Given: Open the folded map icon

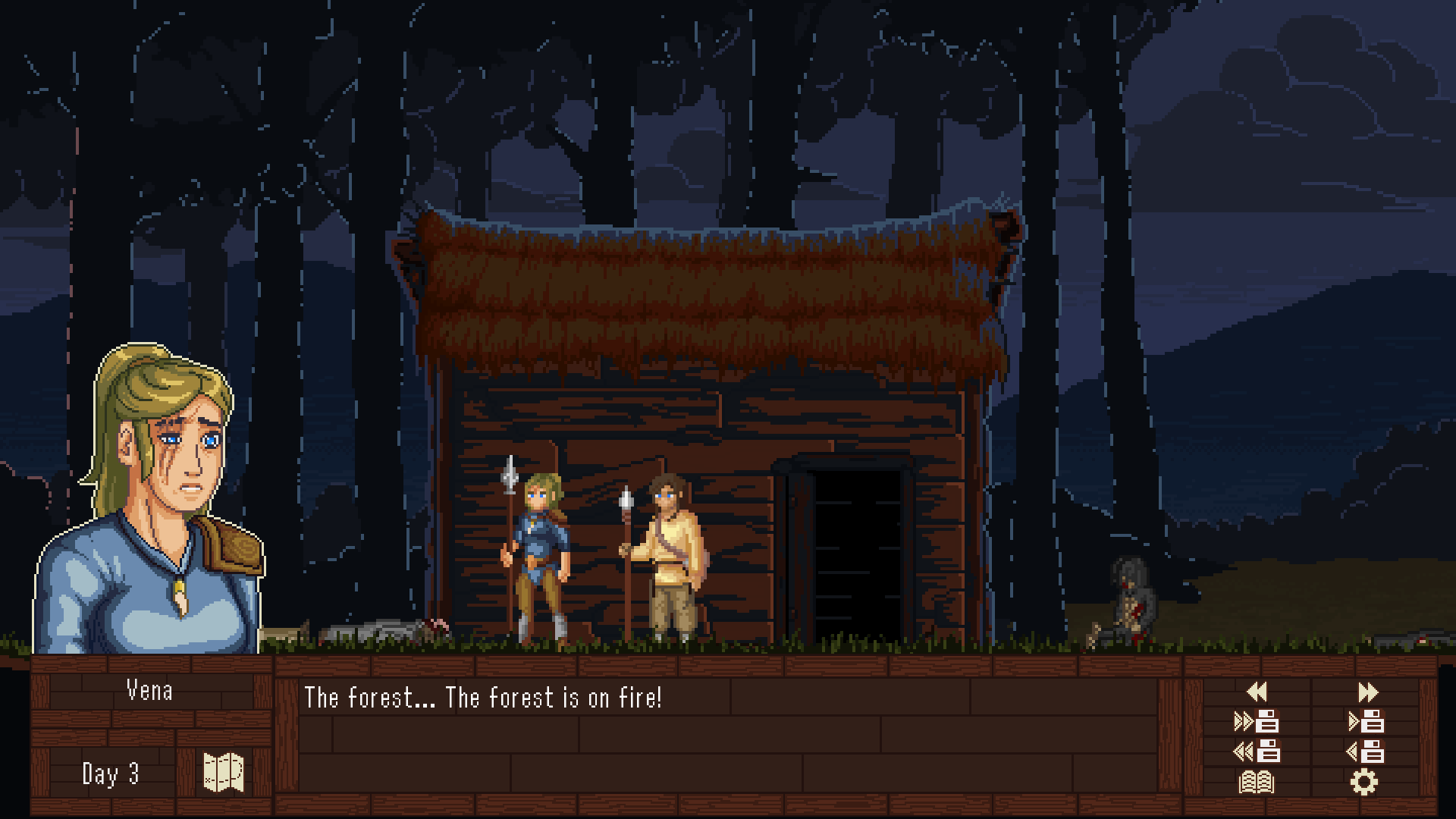Looking at the screenshot, I should [224, 773].
